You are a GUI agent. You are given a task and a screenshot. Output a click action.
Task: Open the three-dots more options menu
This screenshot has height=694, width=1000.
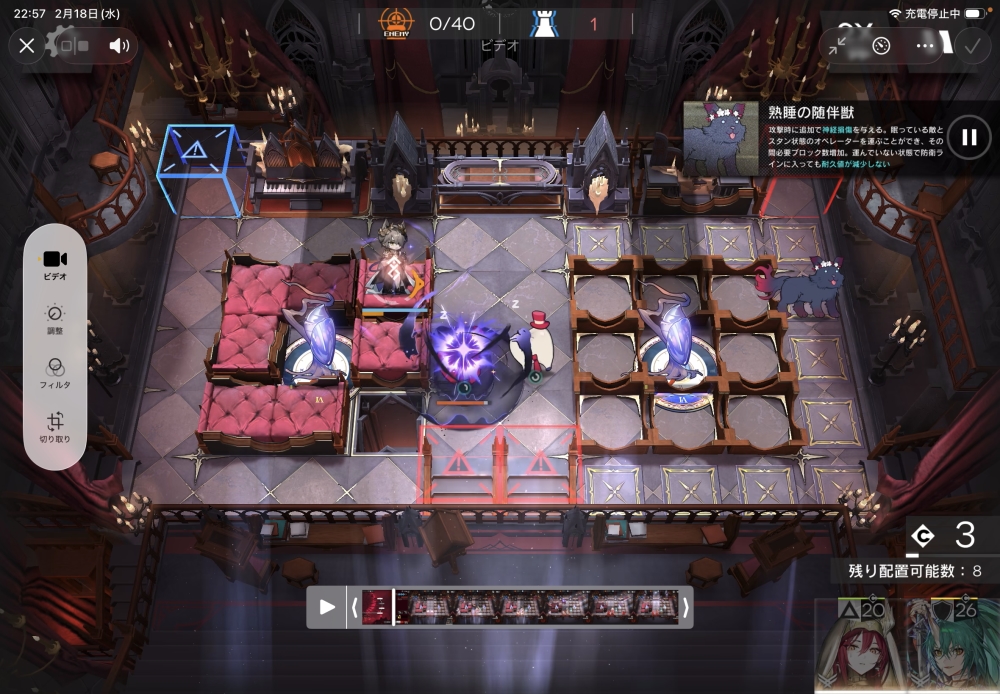point(925,45)
